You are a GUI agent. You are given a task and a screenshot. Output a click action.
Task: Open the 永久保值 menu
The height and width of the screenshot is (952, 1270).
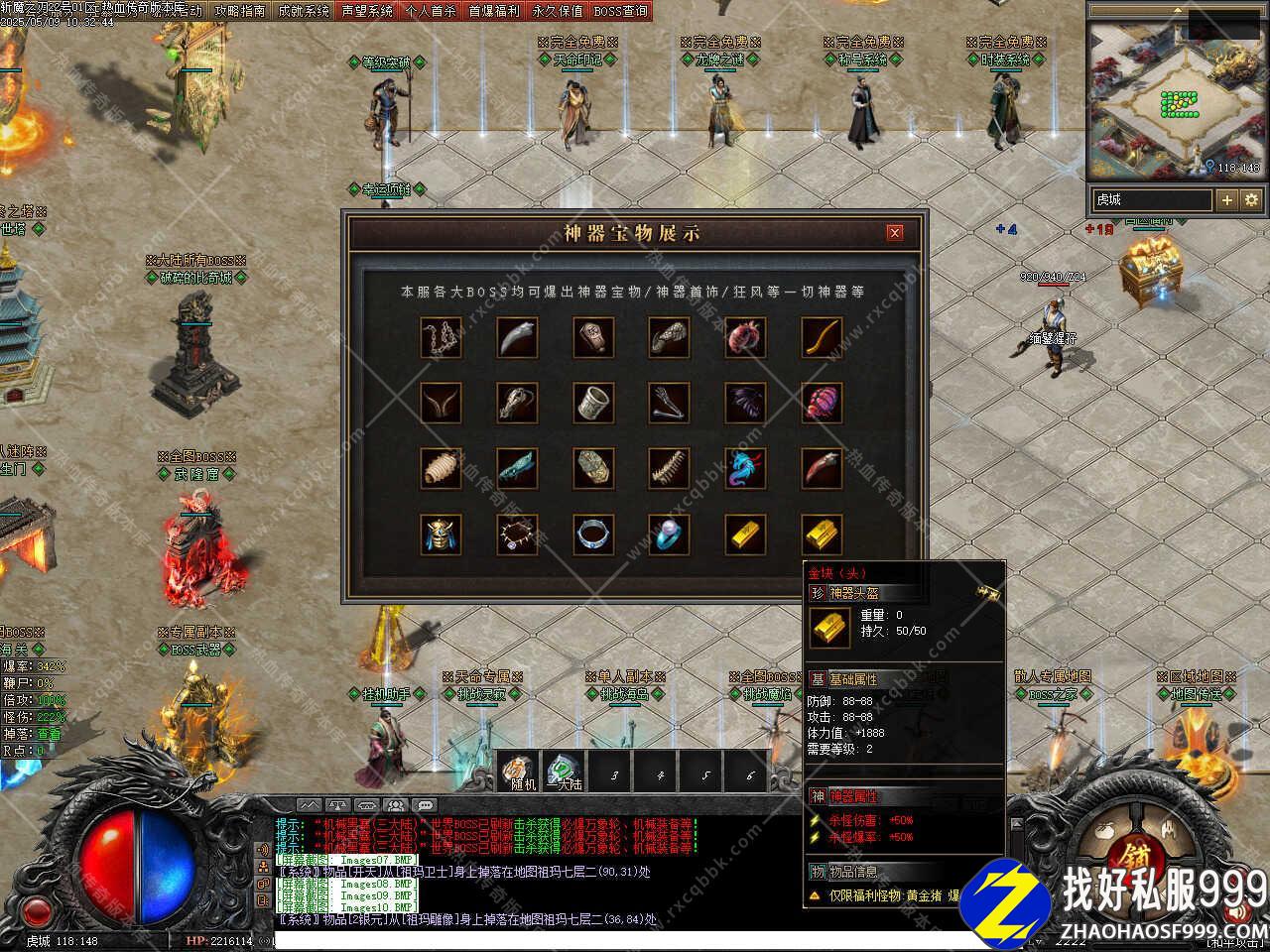557,11
